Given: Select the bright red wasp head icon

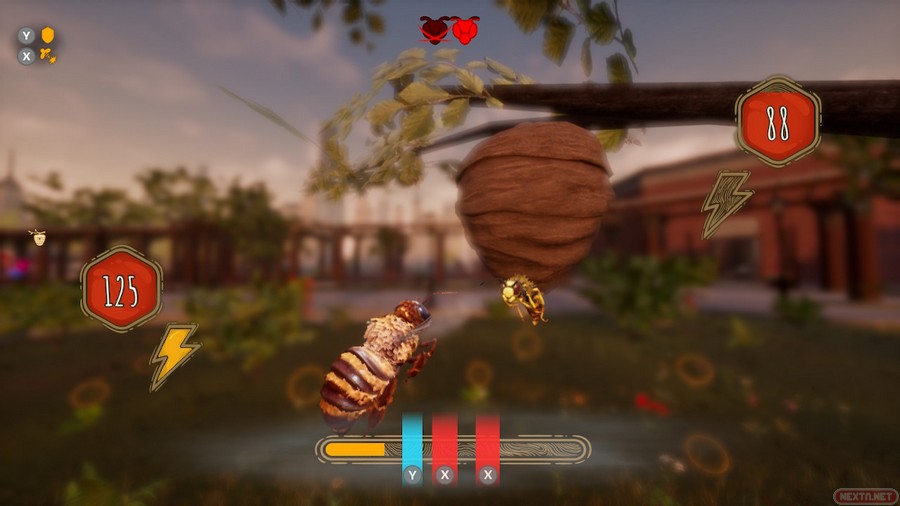Looking at the screenshot, I should point(466,30).
